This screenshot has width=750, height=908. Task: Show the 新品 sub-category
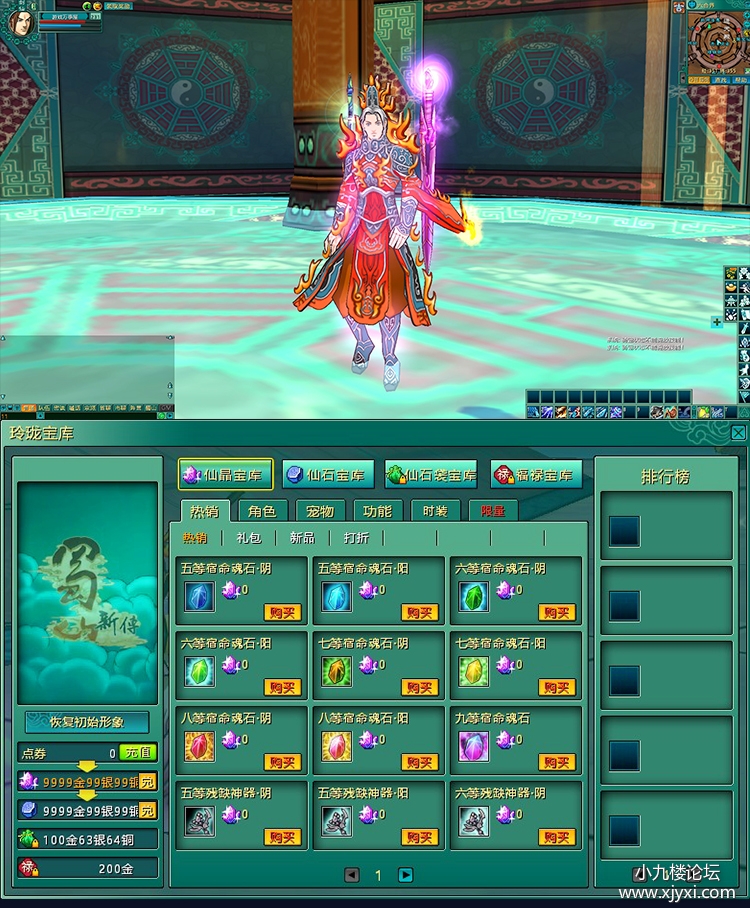click(x=302, y=538)
